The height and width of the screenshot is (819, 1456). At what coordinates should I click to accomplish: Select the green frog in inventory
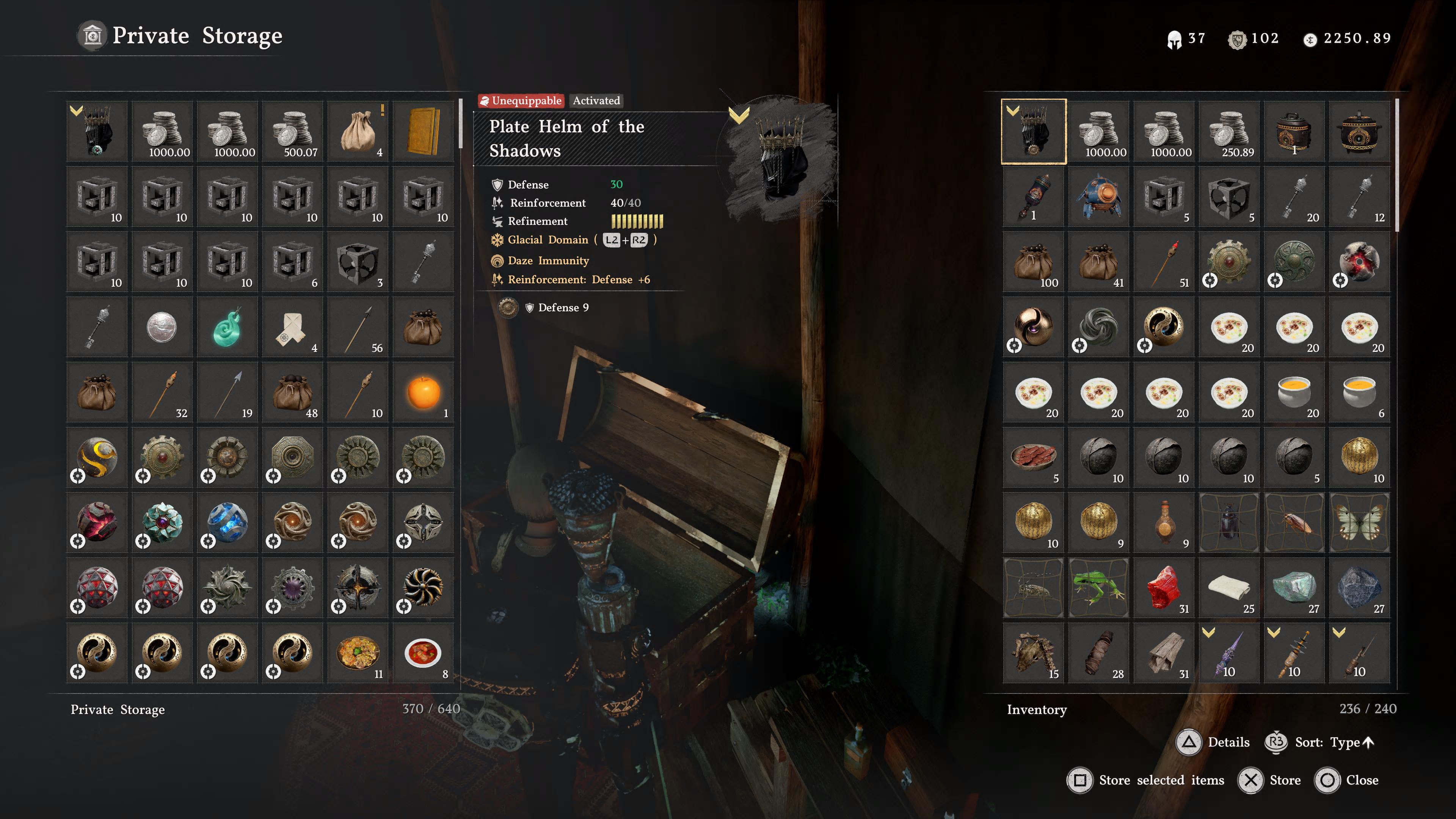1098,588
